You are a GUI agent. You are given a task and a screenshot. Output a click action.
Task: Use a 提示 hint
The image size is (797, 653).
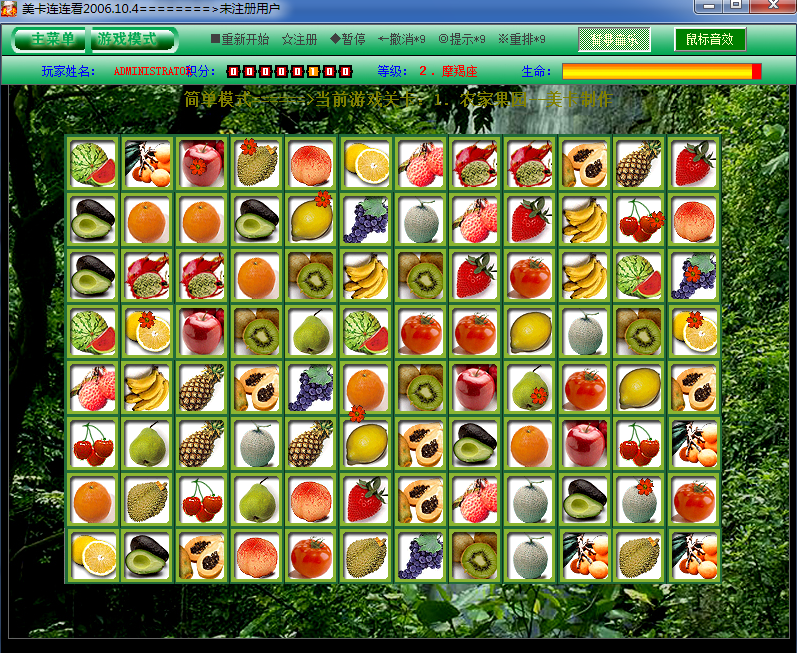tap(462, 40)
